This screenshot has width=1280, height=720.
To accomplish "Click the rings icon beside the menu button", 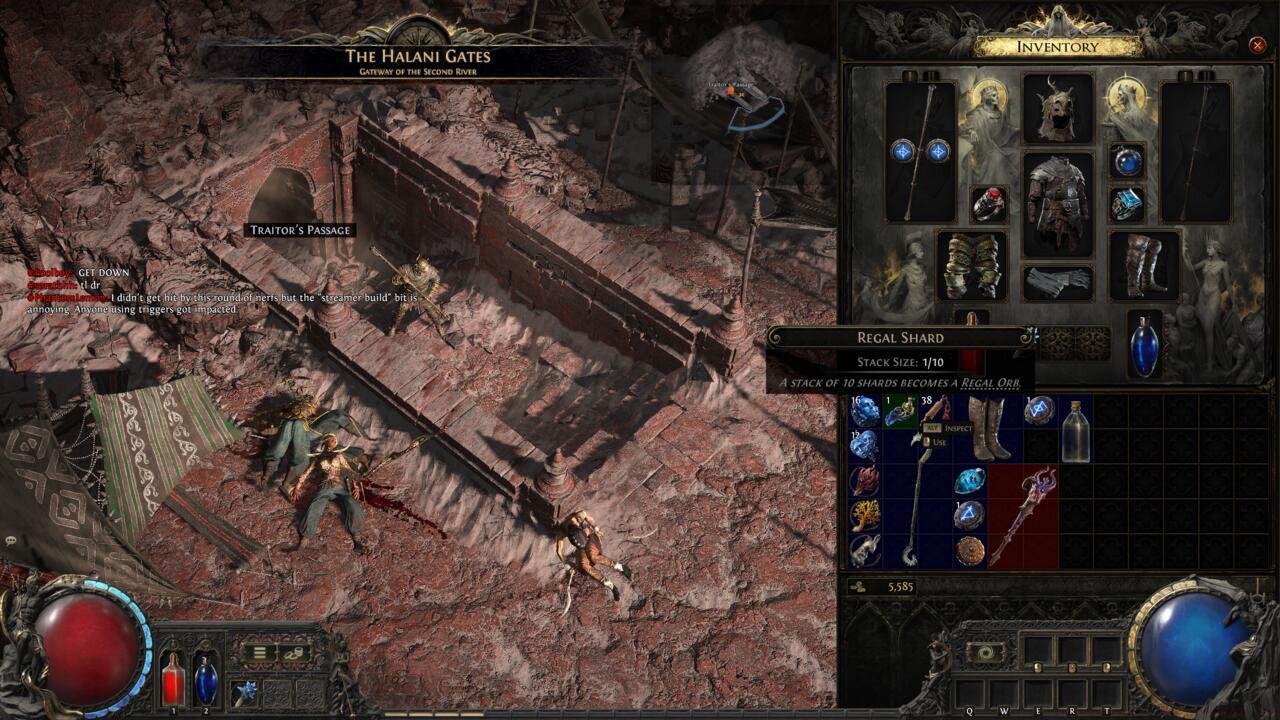I will click(292, 652).
